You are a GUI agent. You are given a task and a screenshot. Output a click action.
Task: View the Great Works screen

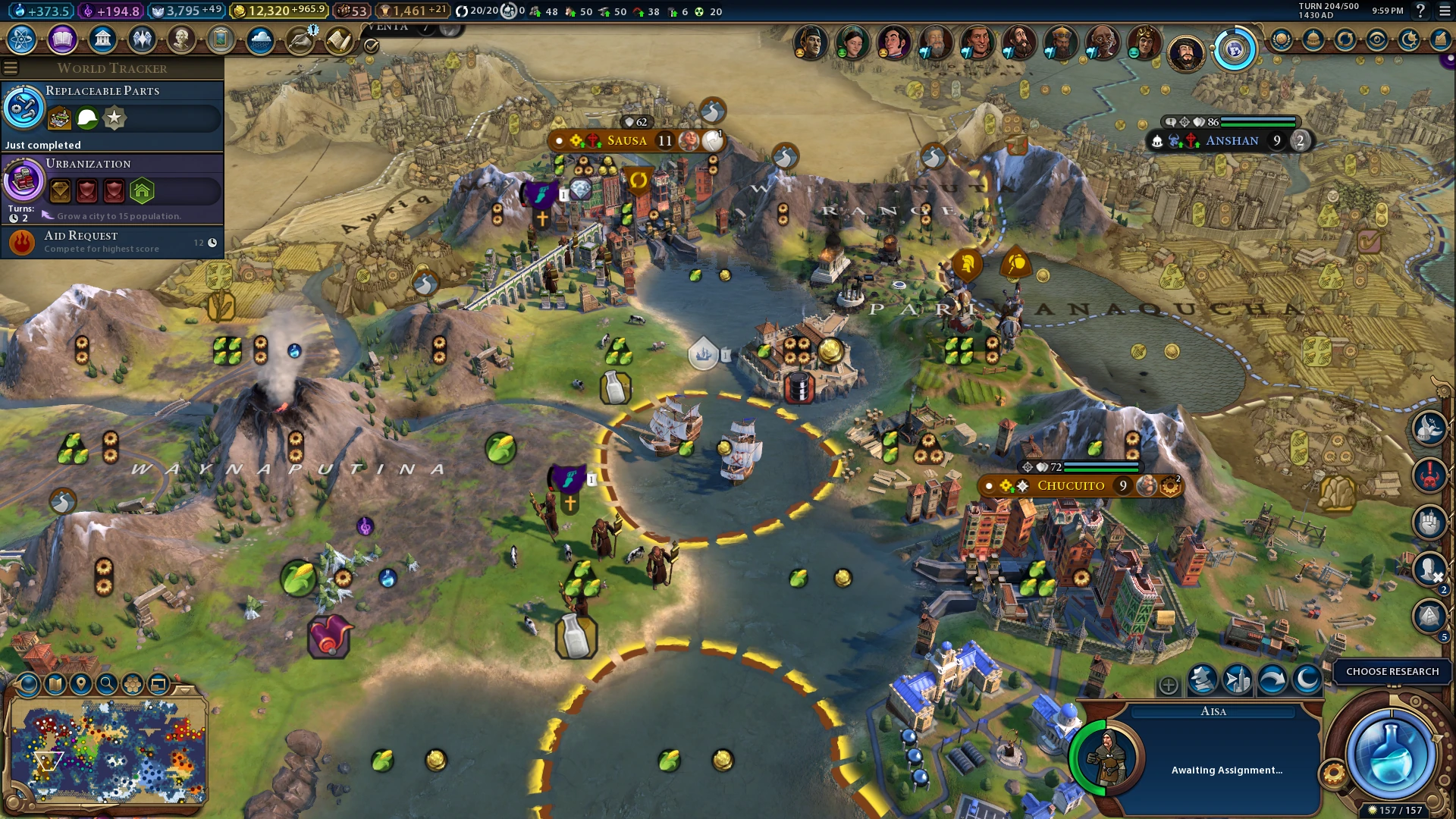pyautogui.click(x=221, y=39)
